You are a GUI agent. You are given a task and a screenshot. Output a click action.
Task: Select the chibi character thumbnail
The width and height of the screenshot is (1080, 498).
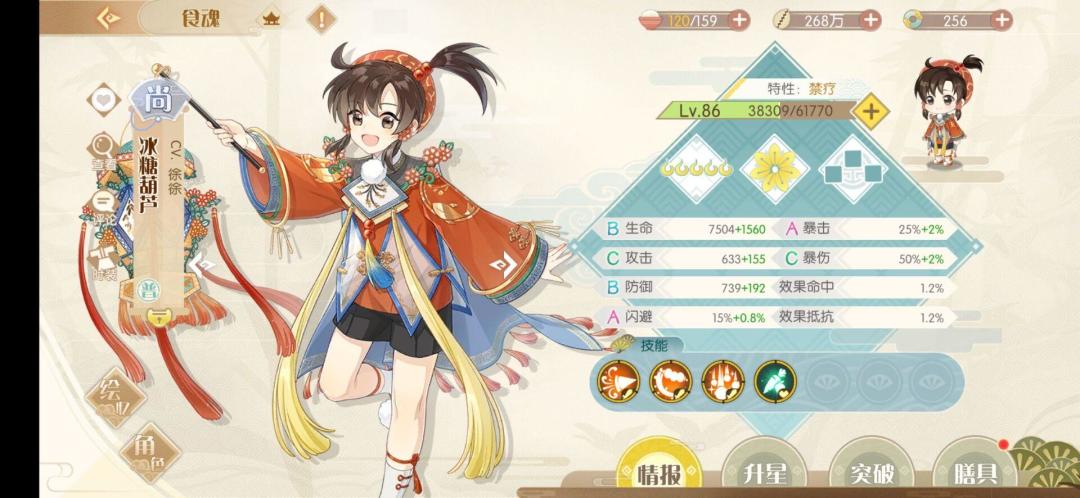point(945,112)
